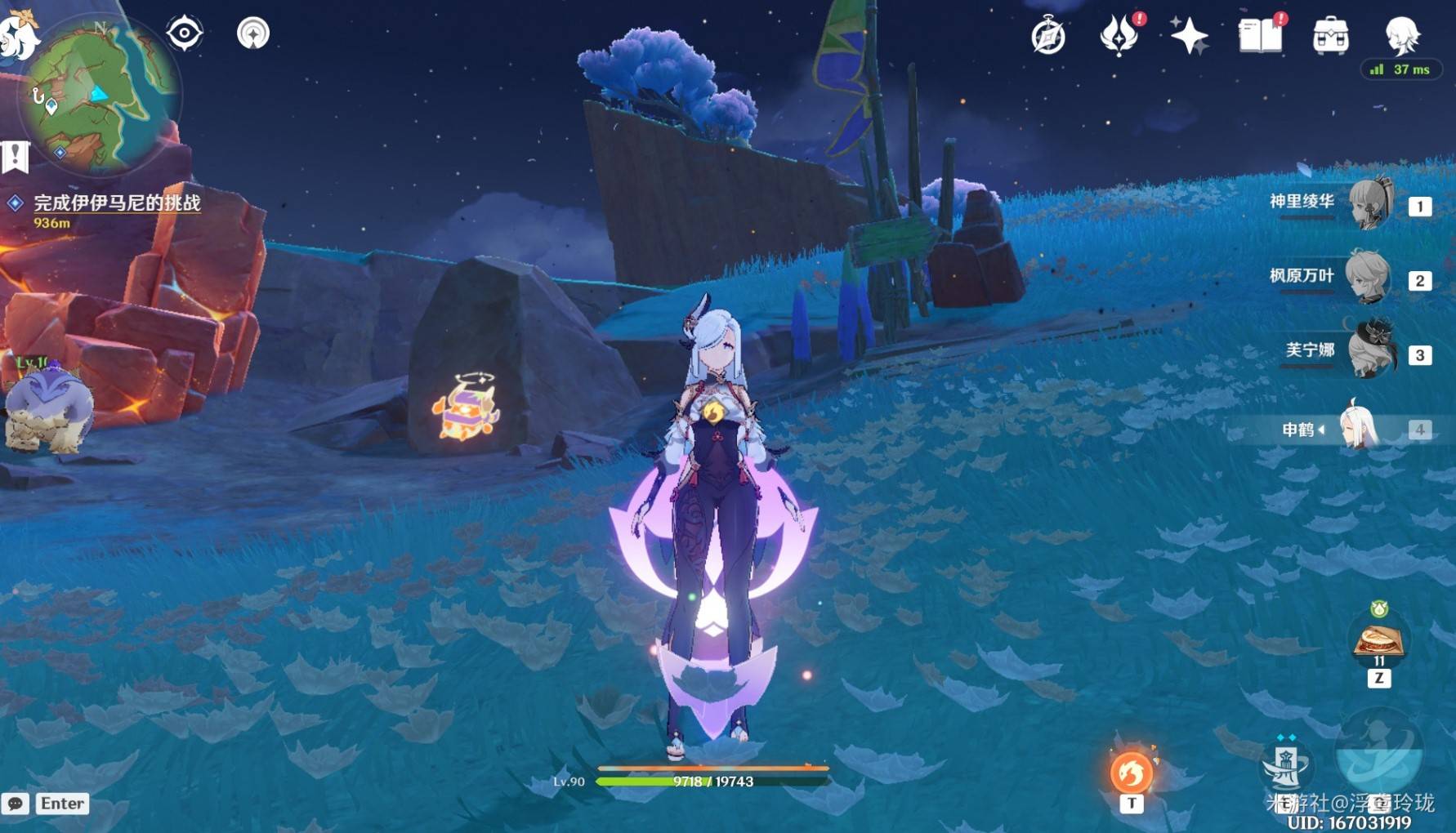Open the Inventory backpack icon
Viewport: 1456px width, 833px height.
1331,36
